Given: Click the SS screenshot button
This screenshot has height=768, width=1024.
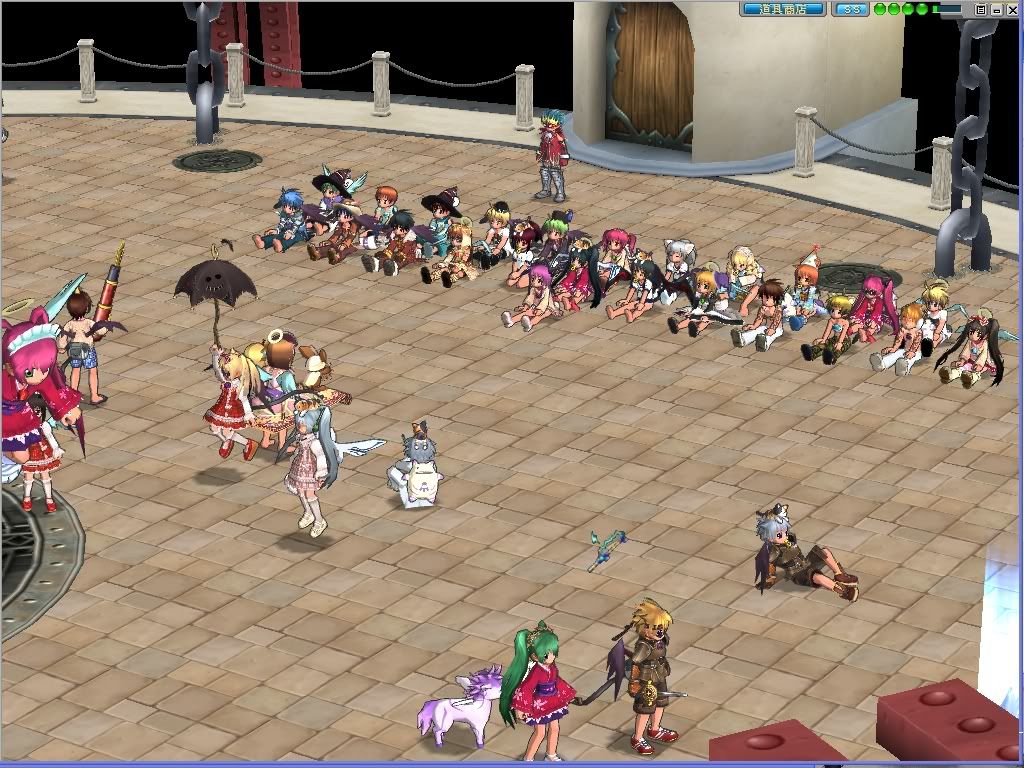Looking at the screenshot, I should [850, 9].
